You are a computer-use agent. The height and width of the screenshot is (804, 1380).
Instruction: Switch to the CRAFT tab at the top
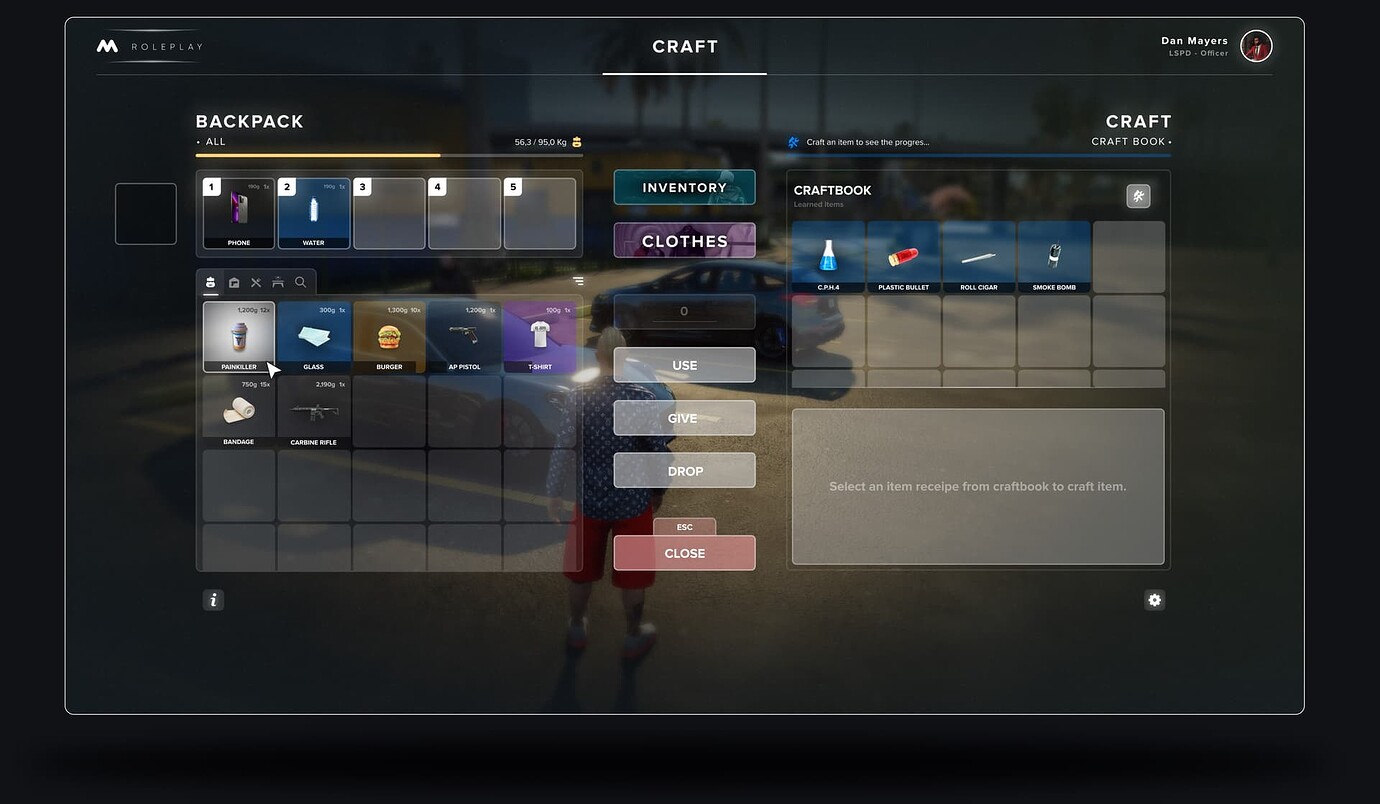(x=684, y=46)
